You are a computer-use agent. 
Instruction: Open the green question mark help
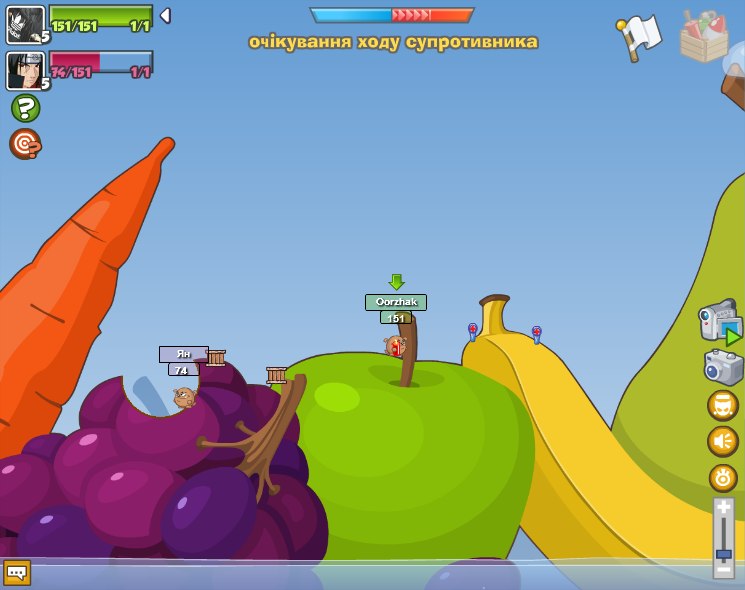pyautogui.click(x=25, y=108)
